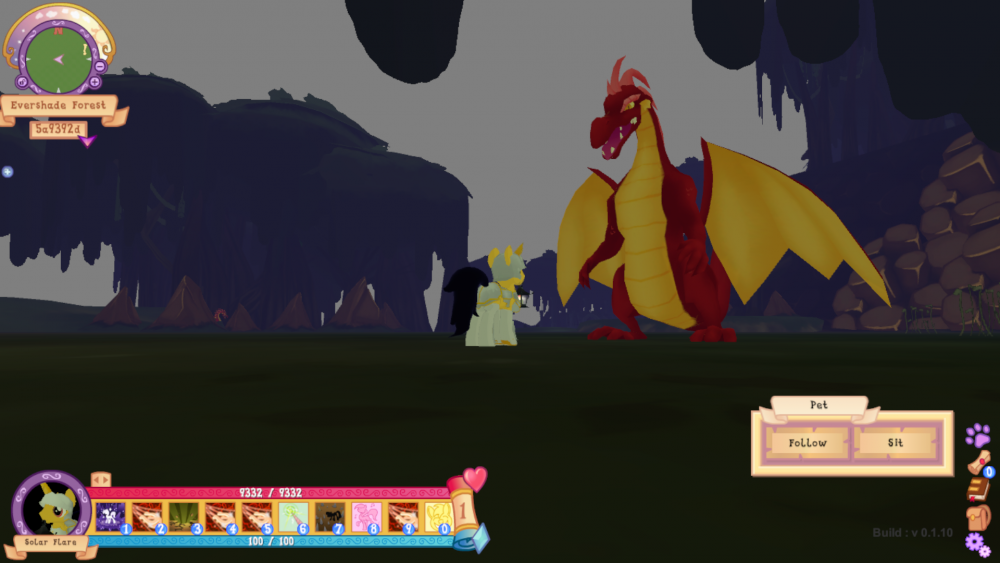Tell the pet to Sit
The image size is (1000, 563).
[895, 443]
